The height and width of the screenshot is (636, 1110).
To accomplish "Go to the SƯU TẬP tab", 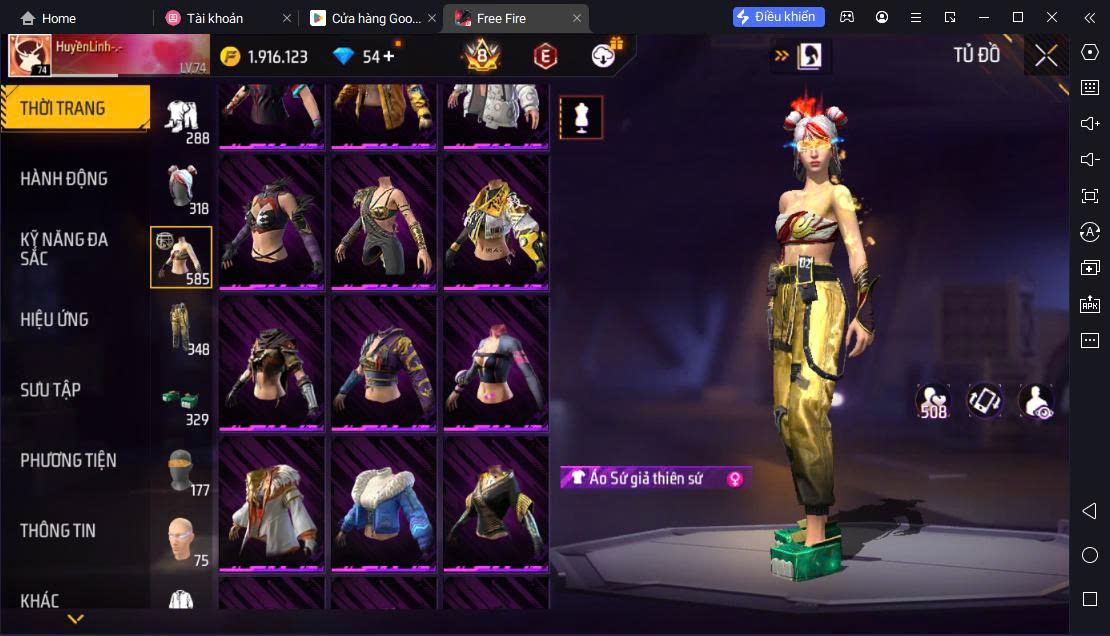I will (x=51, y=390).
